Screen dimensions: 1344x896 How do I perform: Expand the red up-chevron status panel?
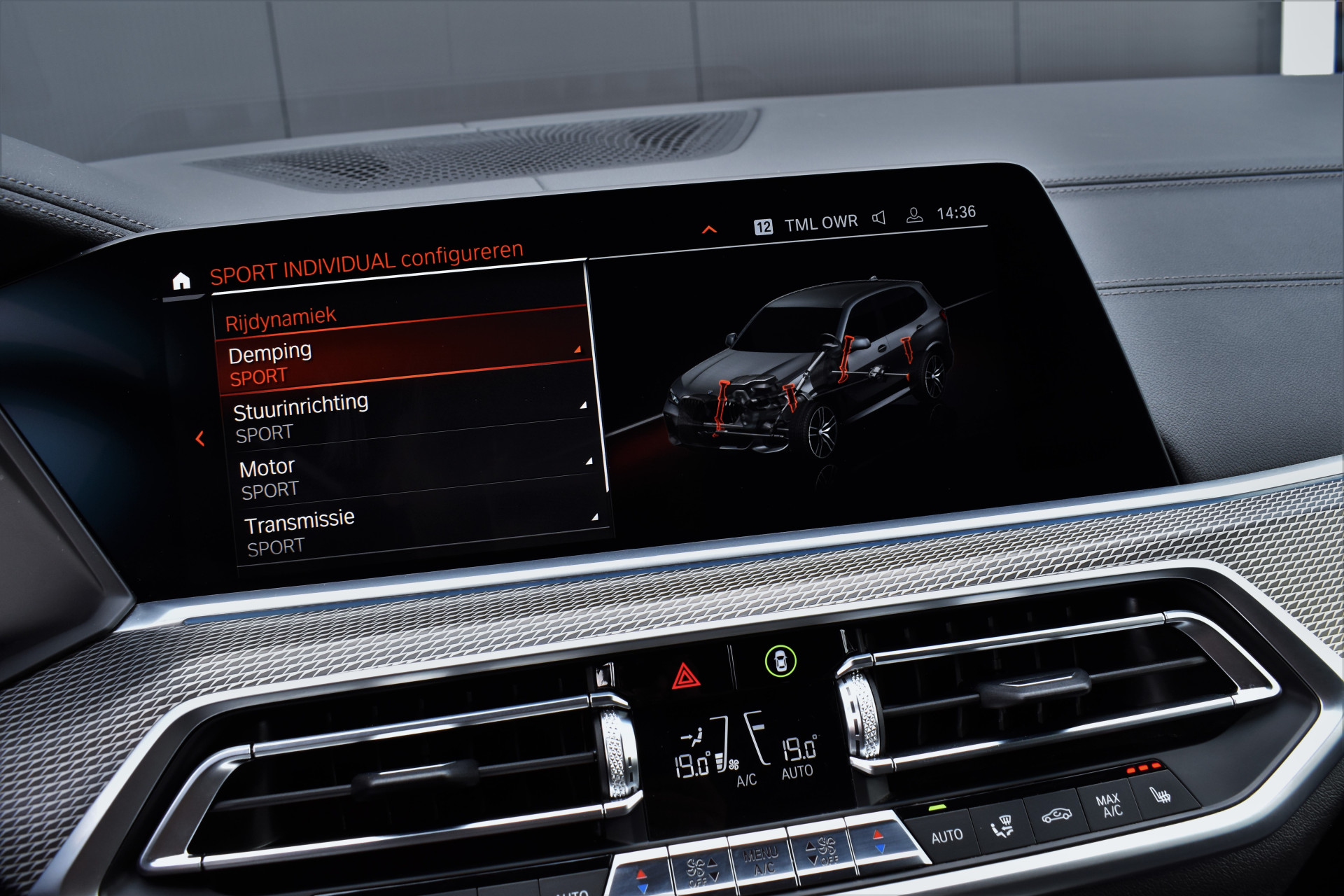click(x=709, y=230)
